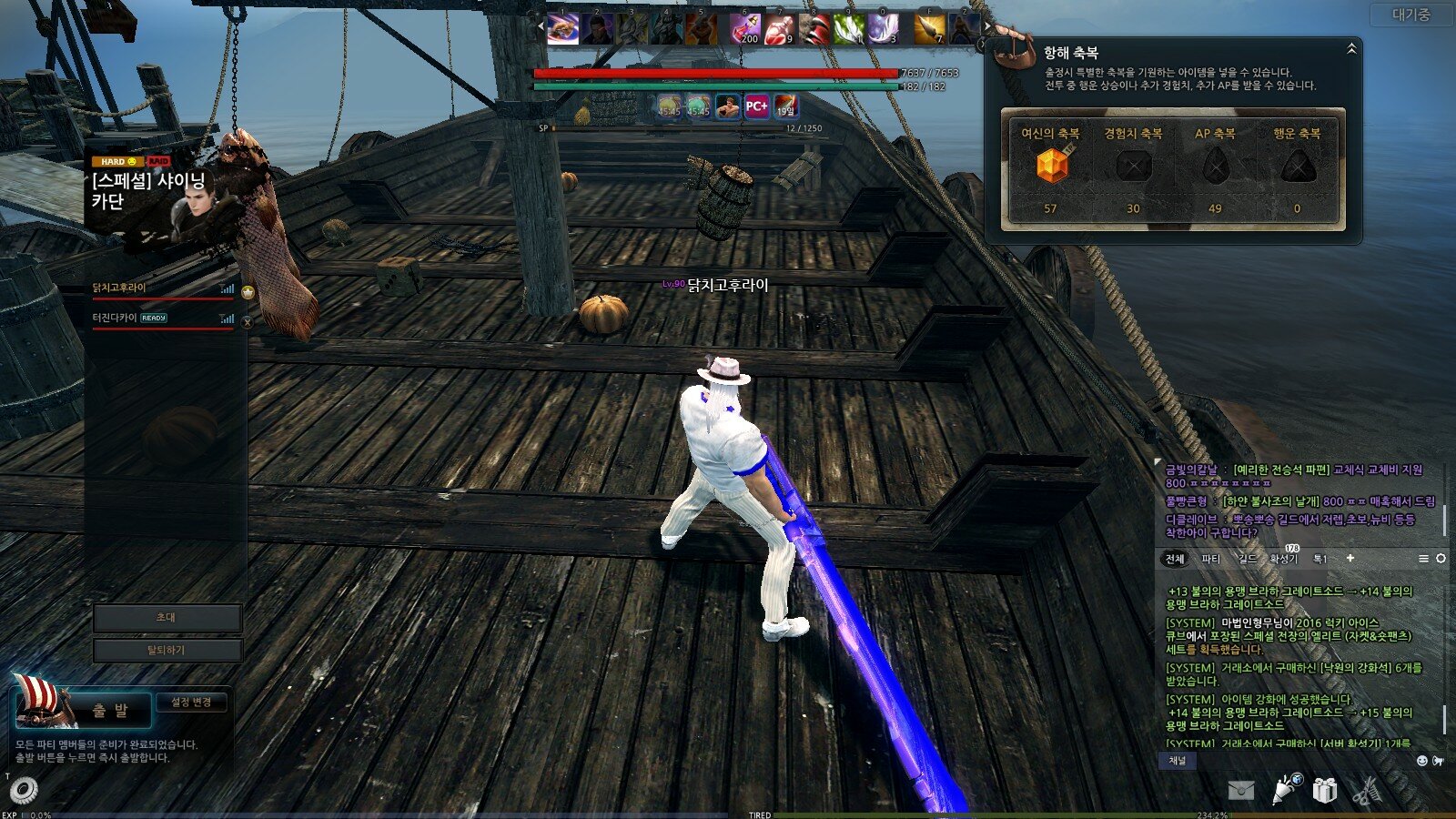Kick party member 터진다카이 with X
The width and height of the screenshot is (1456, 819).
click(247, 321)
